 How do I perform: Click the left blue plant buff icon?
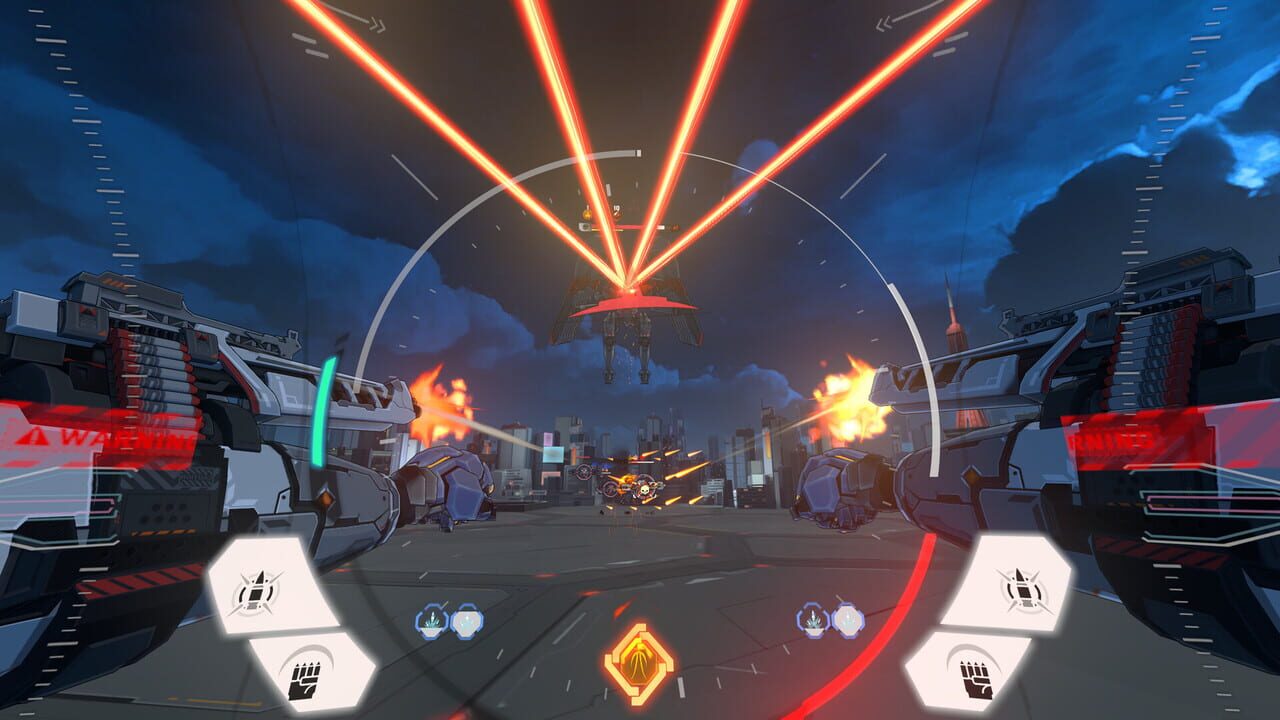(432, 620)
